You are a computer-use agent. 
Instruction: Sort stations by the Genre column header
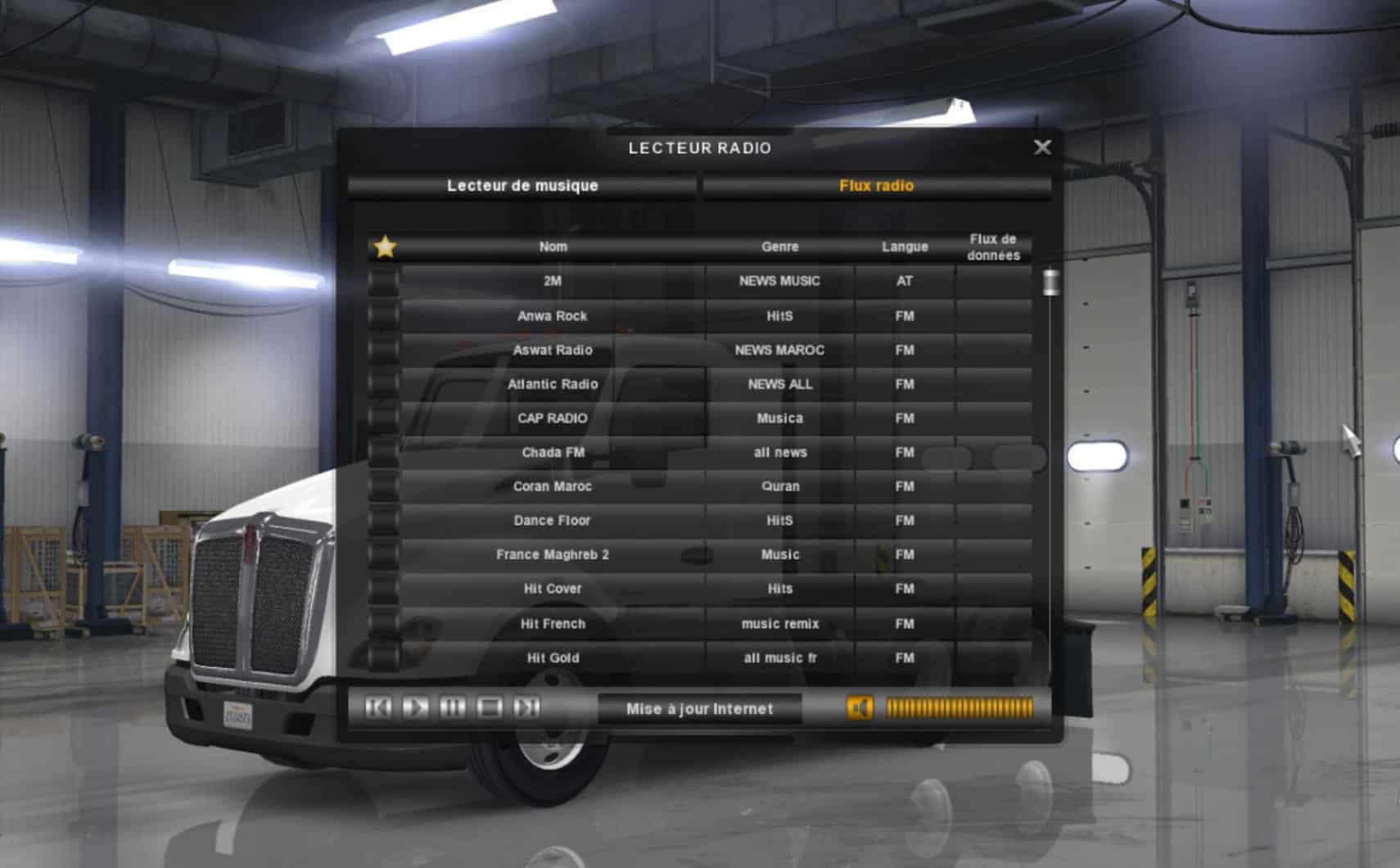tap(779, 246)
